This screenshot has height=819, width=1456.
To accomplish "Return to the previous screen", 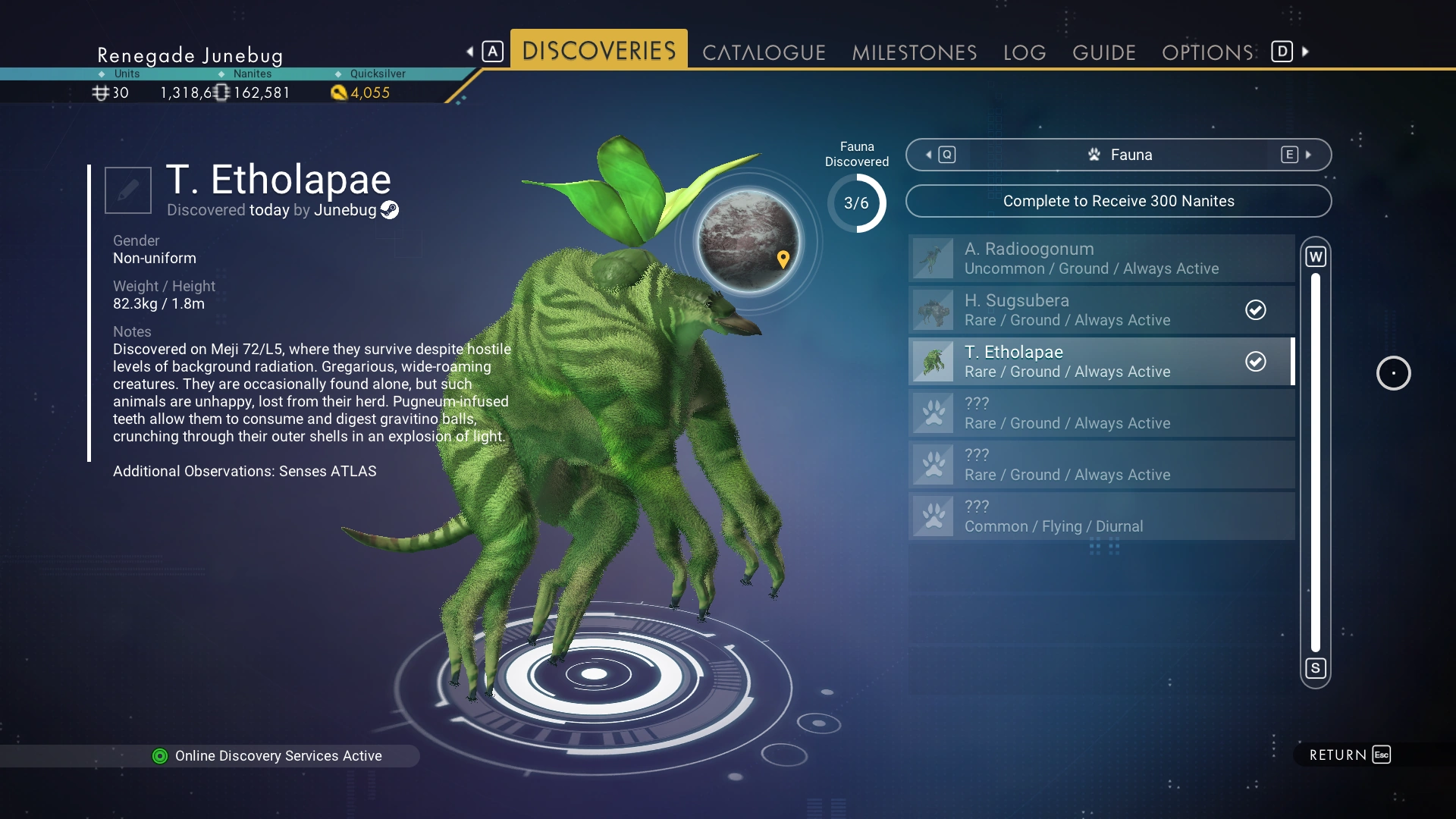I will pyautogui.click(x=1349, y=755).
